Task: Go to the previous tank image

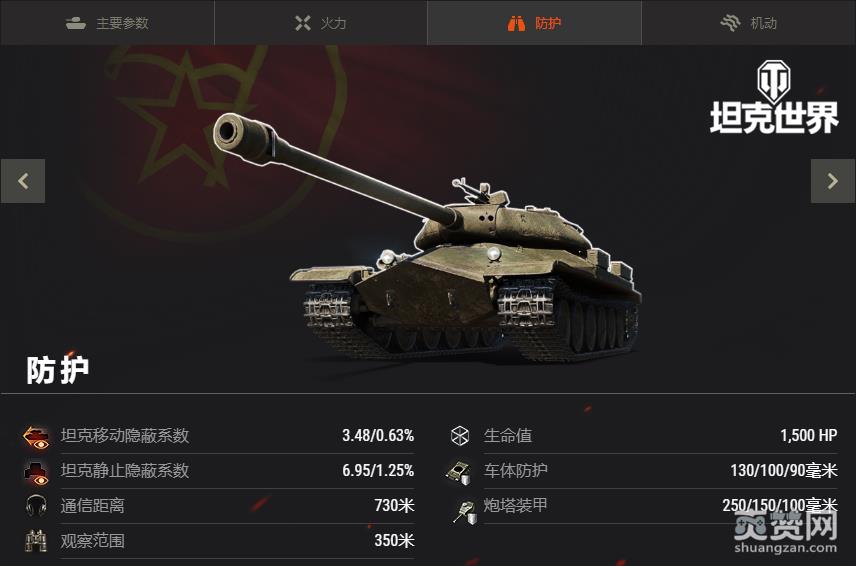Action: coord(23,181)
